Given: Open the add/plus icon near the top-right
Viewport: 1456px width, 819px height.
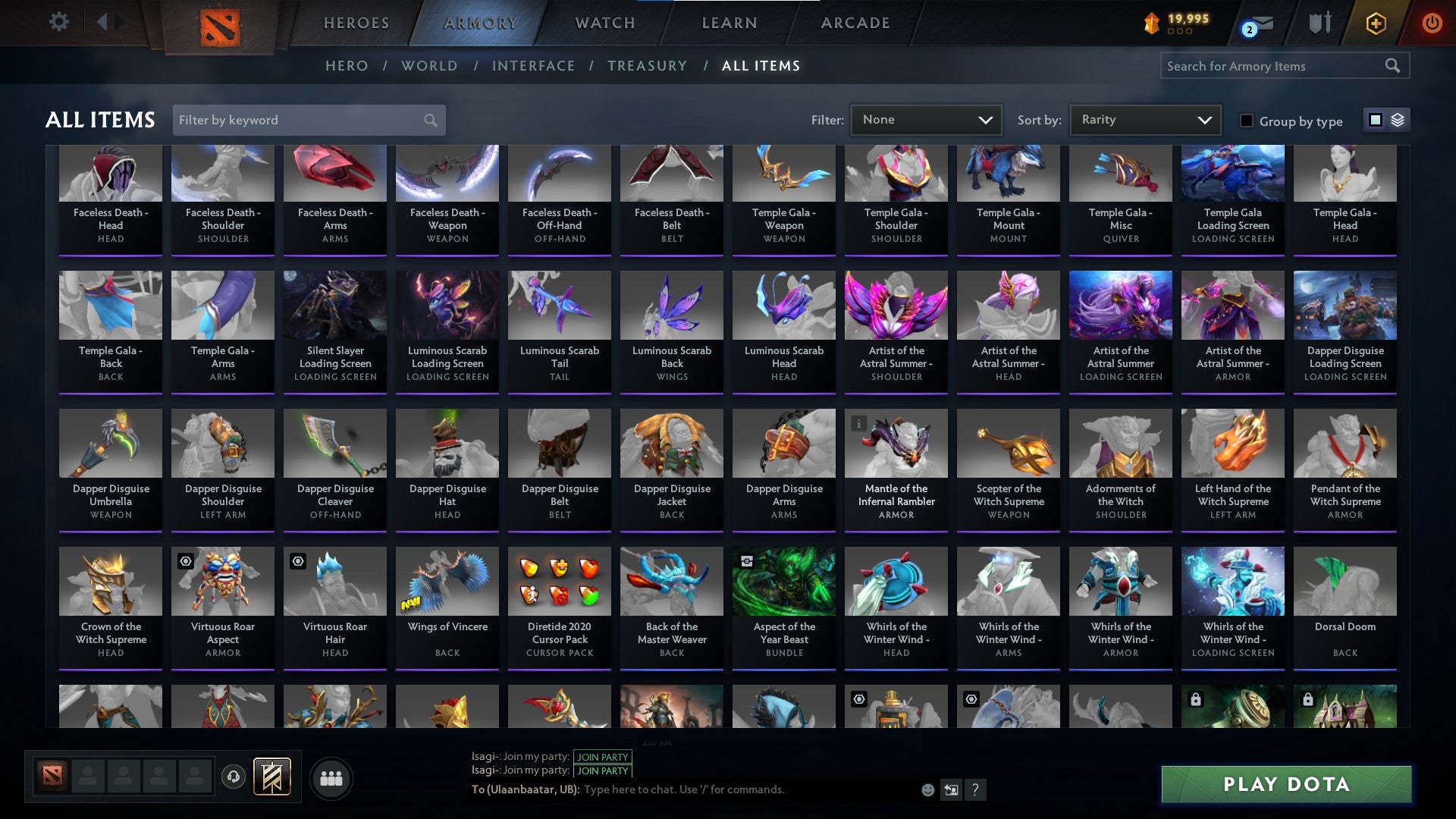Looking at the screenshot, I should 1375,22.
